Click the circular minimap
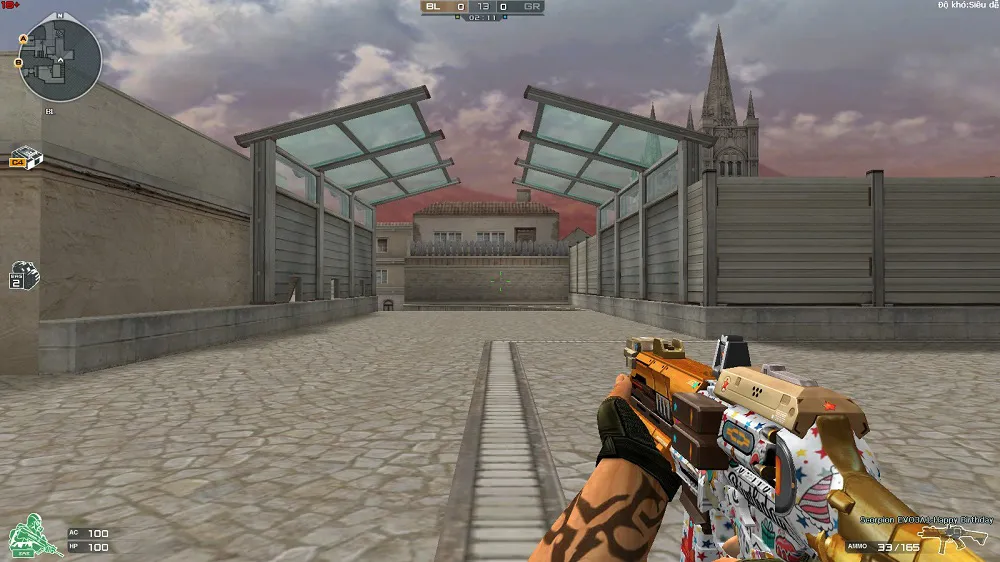The height and width of the screenshot is (562, 1000). tap(60, 60)
